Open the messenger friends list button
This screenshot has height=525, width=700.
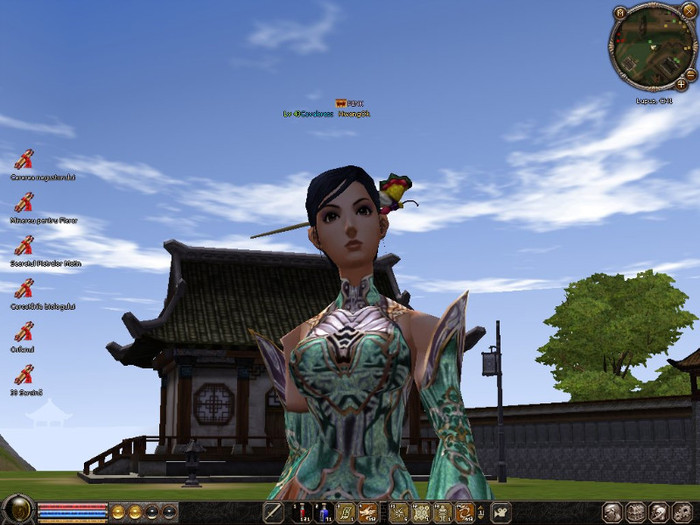click(x=657, y=512)
